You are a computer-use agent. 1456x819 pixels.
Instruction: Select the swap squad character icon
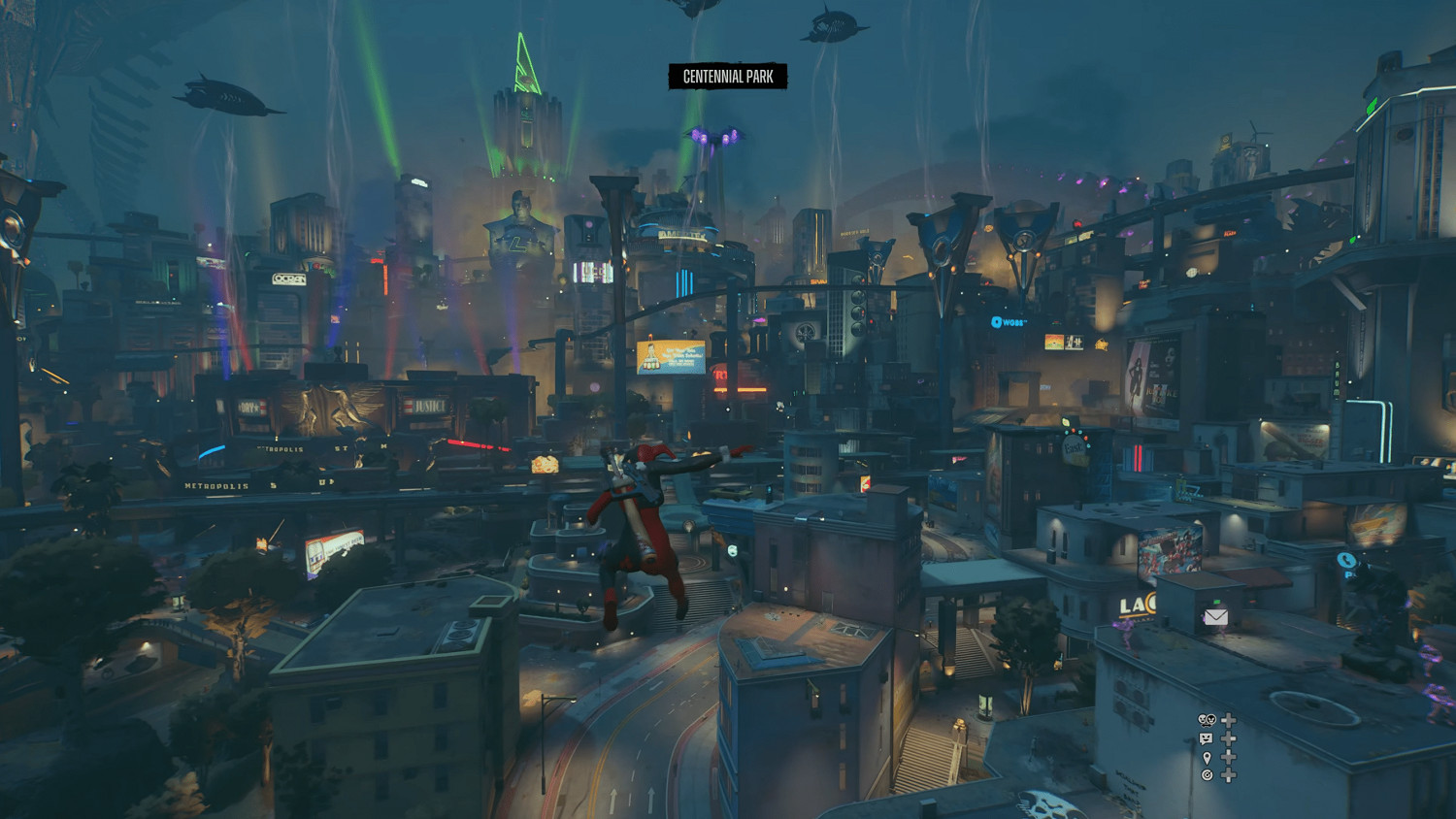[x=1207, y=720]
